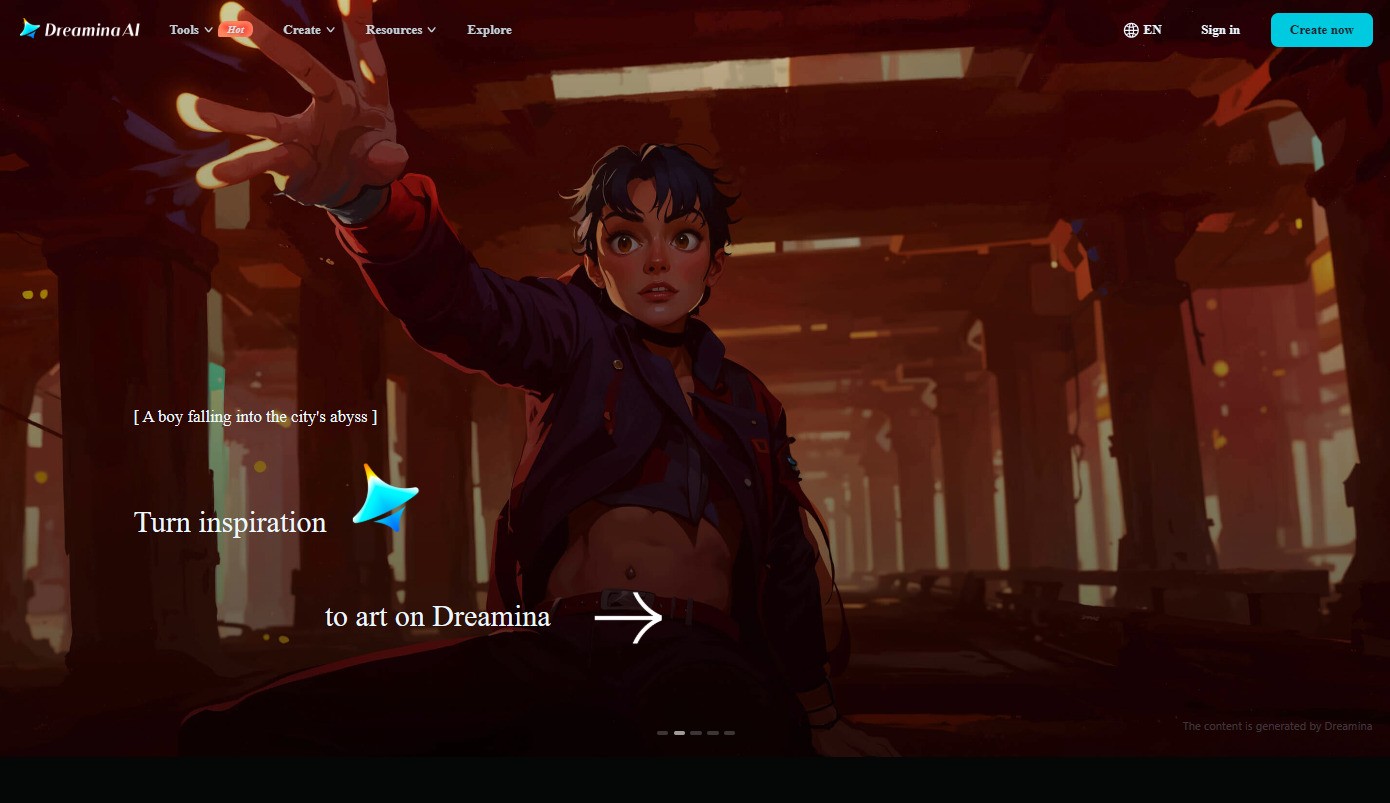Click the caption about the city's abyss
This screenshot has width=1390, height=803.
(x=255, y=417)
